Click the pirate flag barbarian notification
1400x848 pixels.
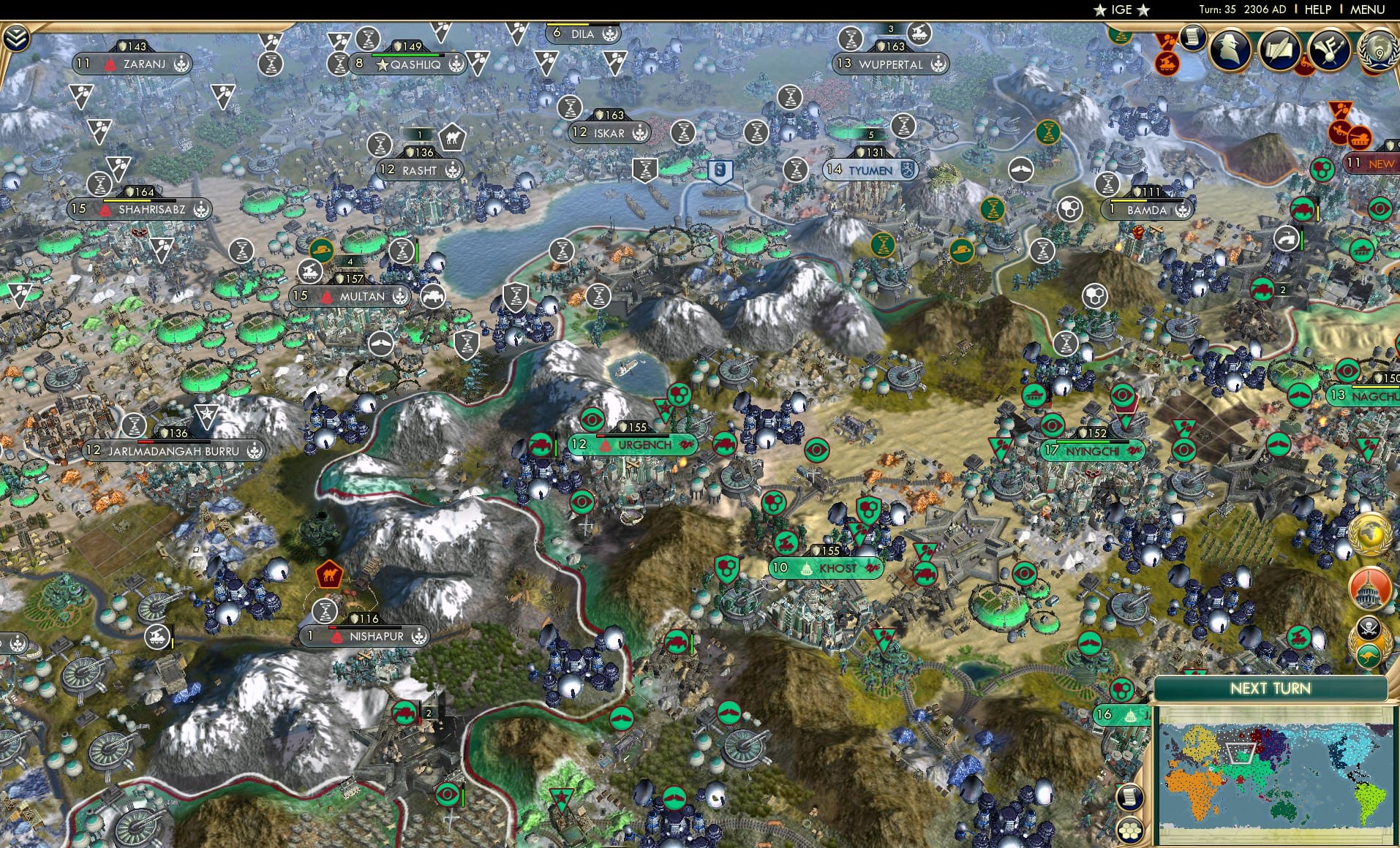1369,627
